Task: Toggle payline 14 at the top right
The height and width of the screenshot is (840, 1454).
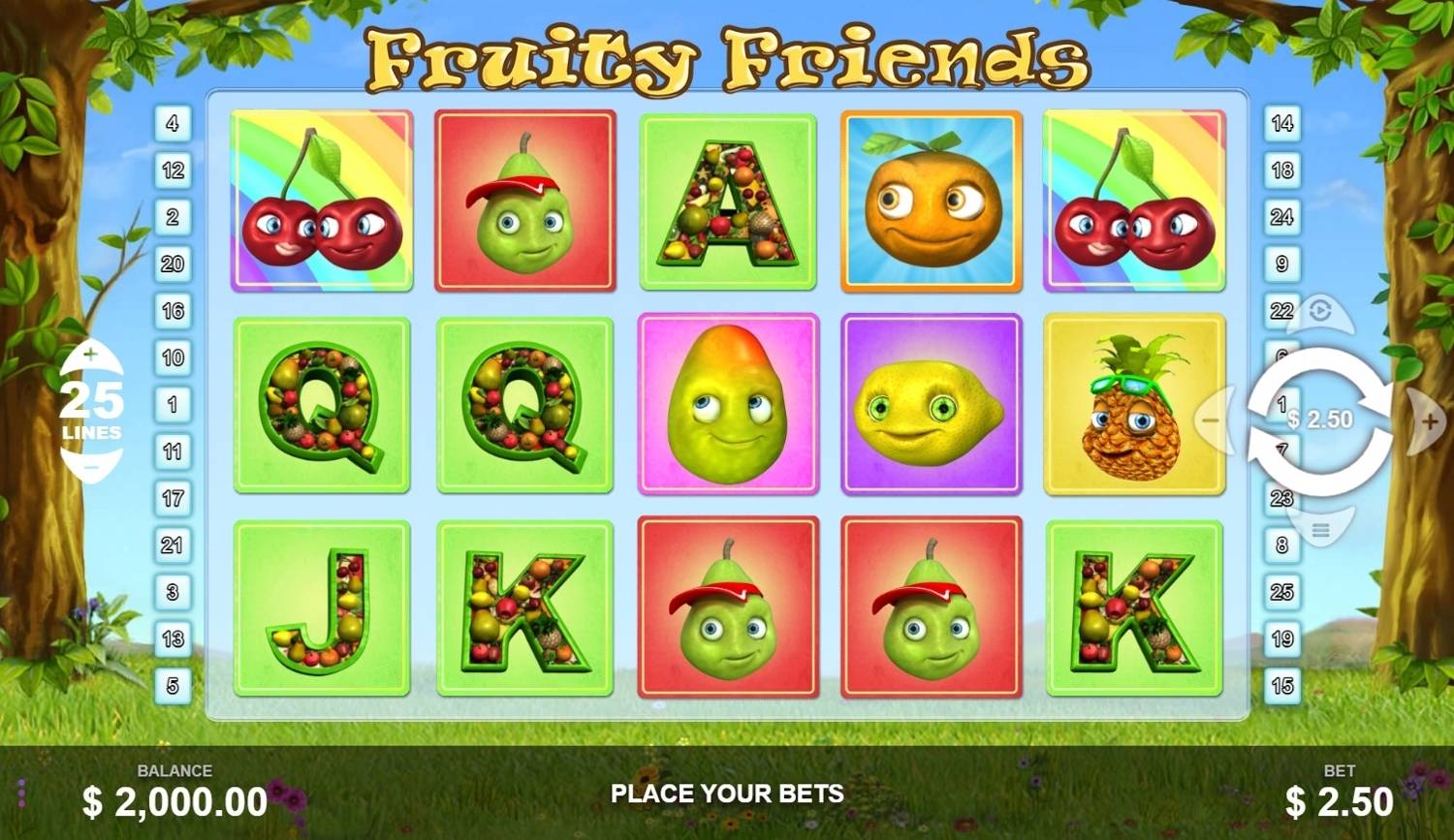Action: [1281, 123]
